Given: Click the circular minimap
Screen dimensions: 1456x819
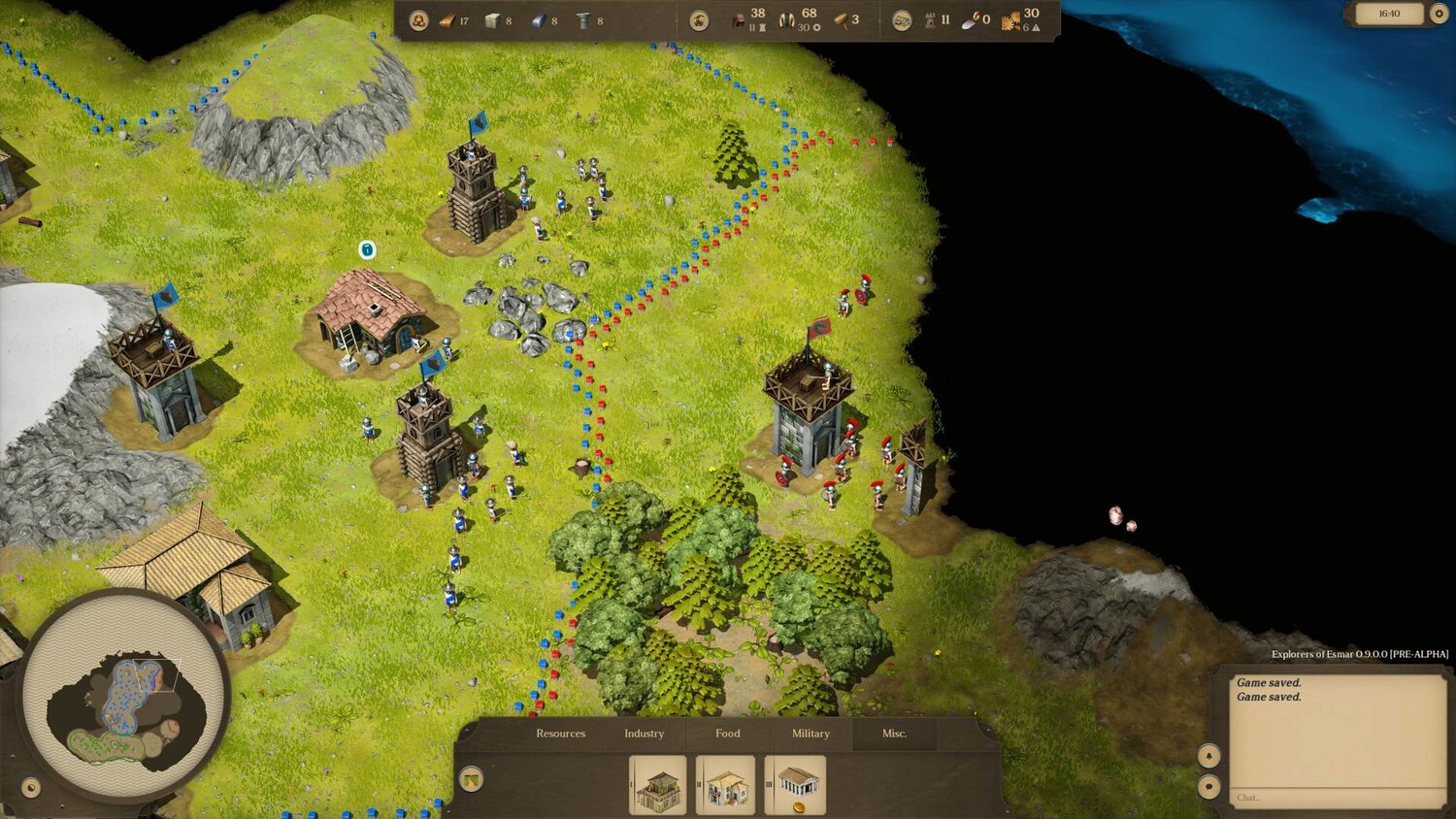Looking at the screenshot, I should point(123,696).
